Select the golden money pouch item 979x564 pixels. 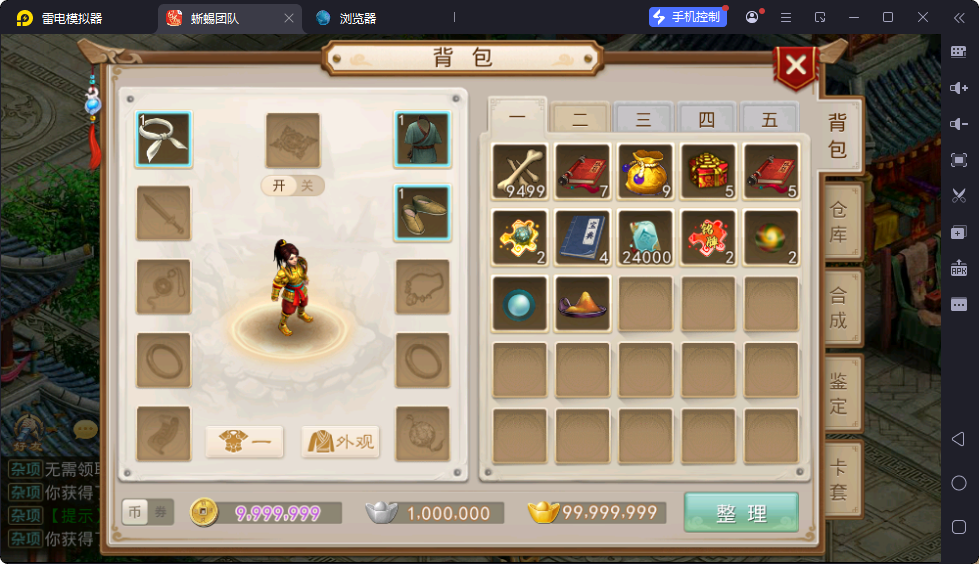click(645, 172)
